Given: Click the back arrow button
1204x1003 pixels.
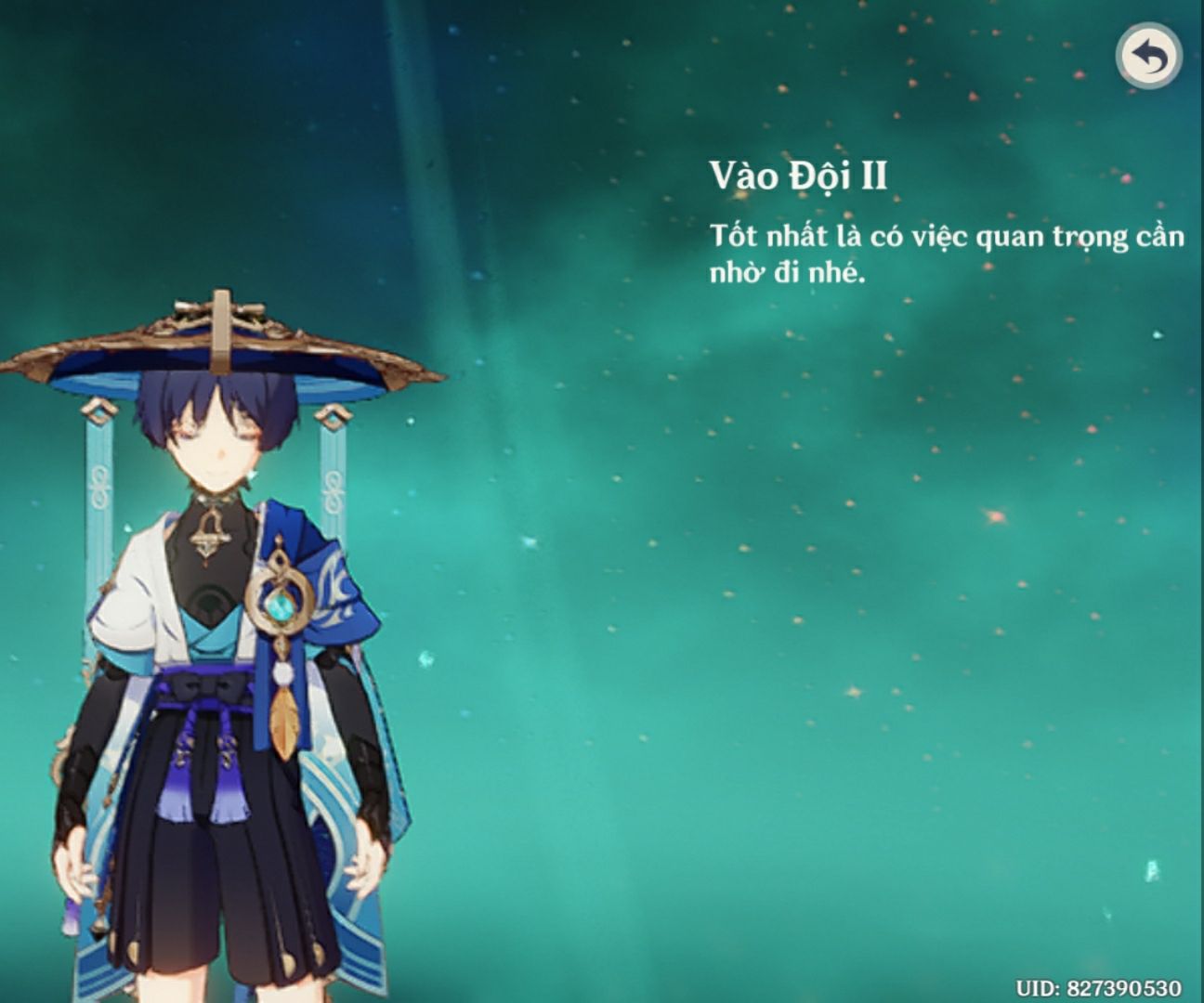Looking at the screenshot, I should click(x=1148, y=57).
